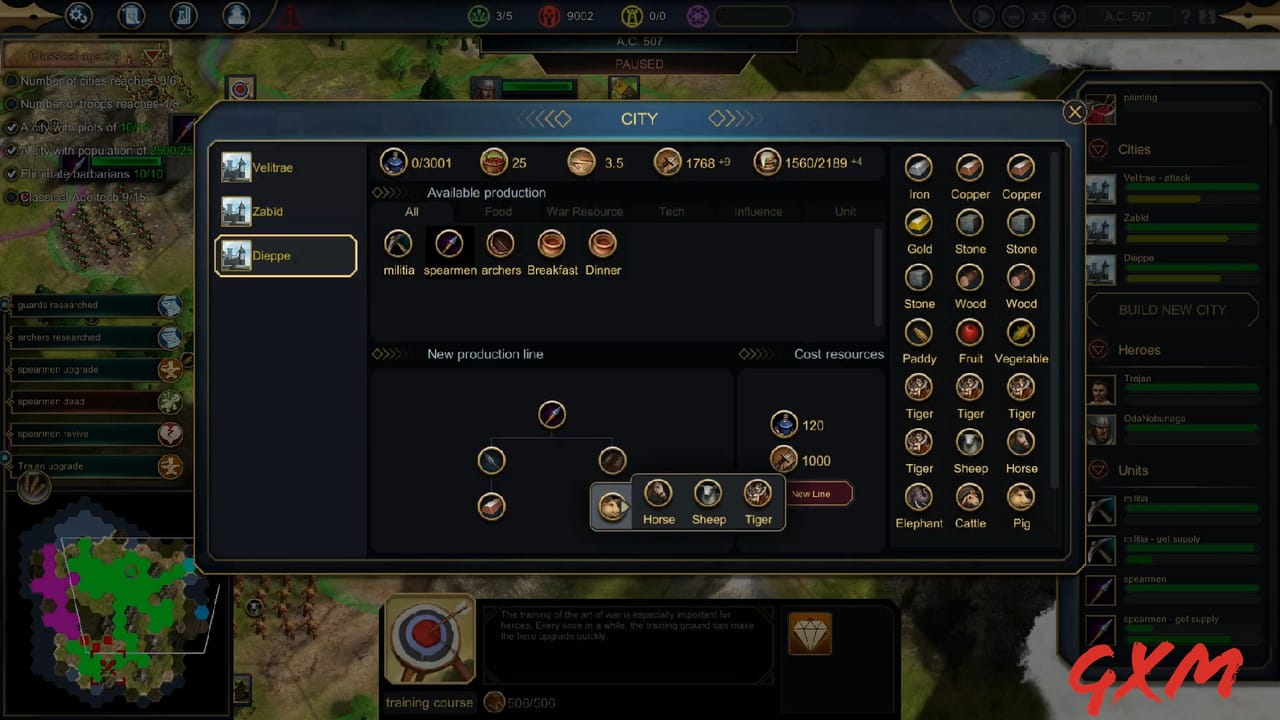Open the War Resource tab

coord(584,211)
